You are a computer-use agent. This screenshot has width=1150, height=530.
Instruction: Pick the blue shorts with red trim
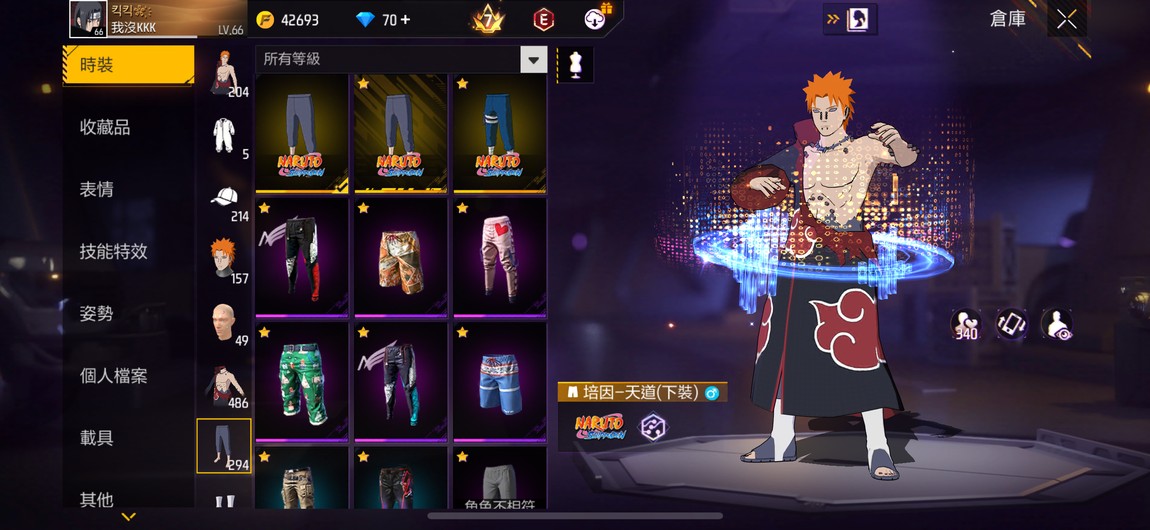[x=499, y=381]
